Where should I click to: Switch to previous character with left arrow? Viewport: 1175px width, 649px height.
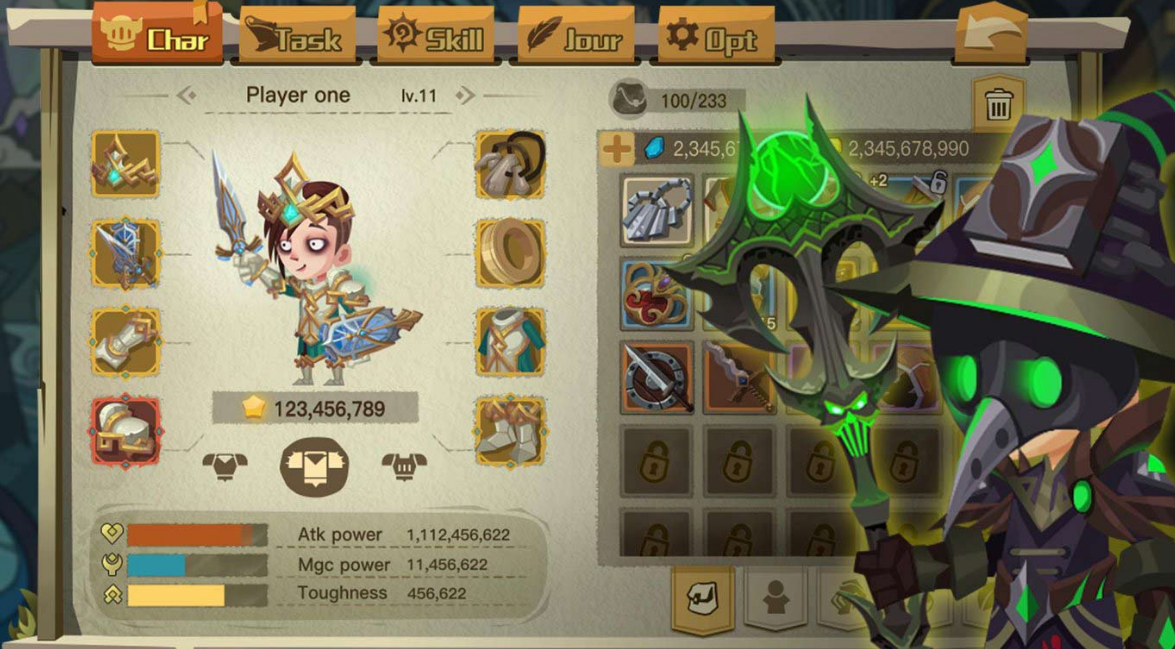point(186,96)
